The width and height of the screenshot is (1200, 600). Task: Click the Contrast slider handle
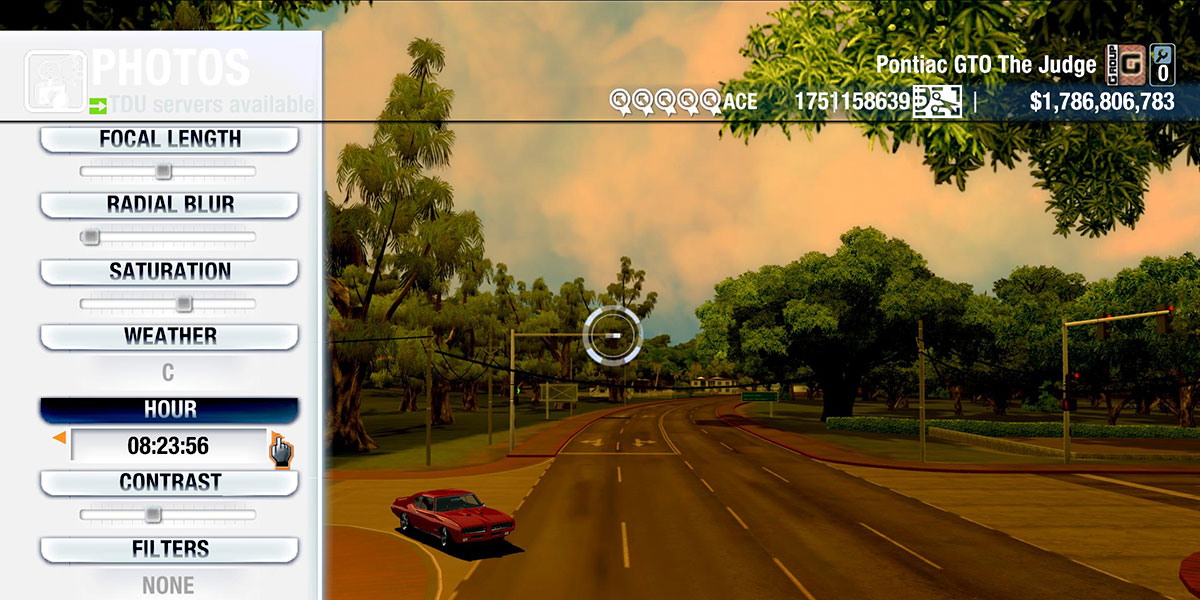(x=152, y=515)
